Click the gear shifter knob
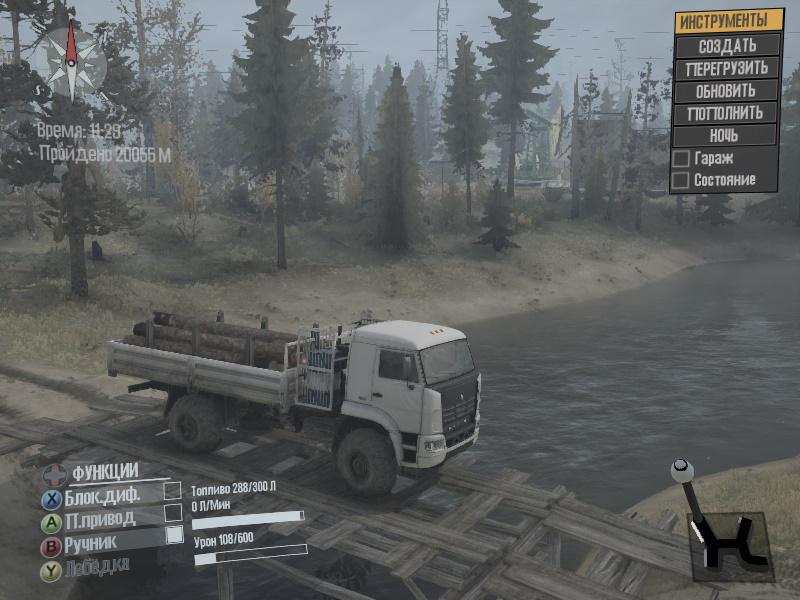 pyautogui.click(x=682, y=470)
